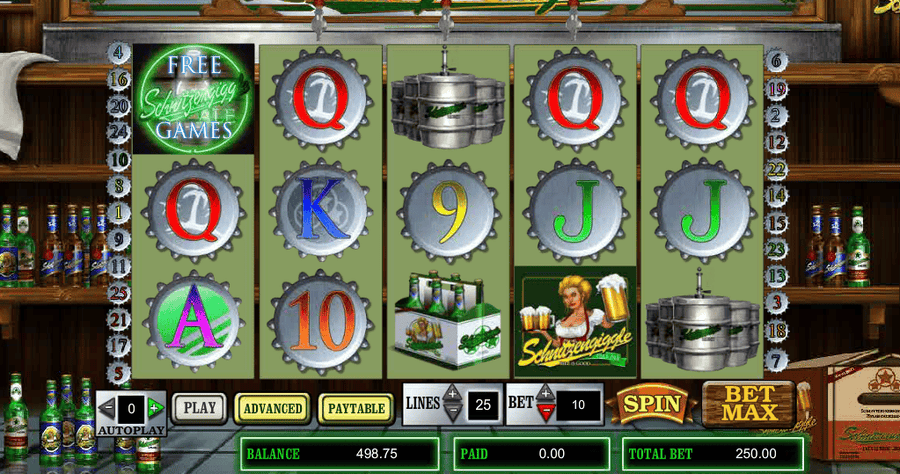Choose the payline 22 bottle cap

pyautogui.click(x=777, y=170)
